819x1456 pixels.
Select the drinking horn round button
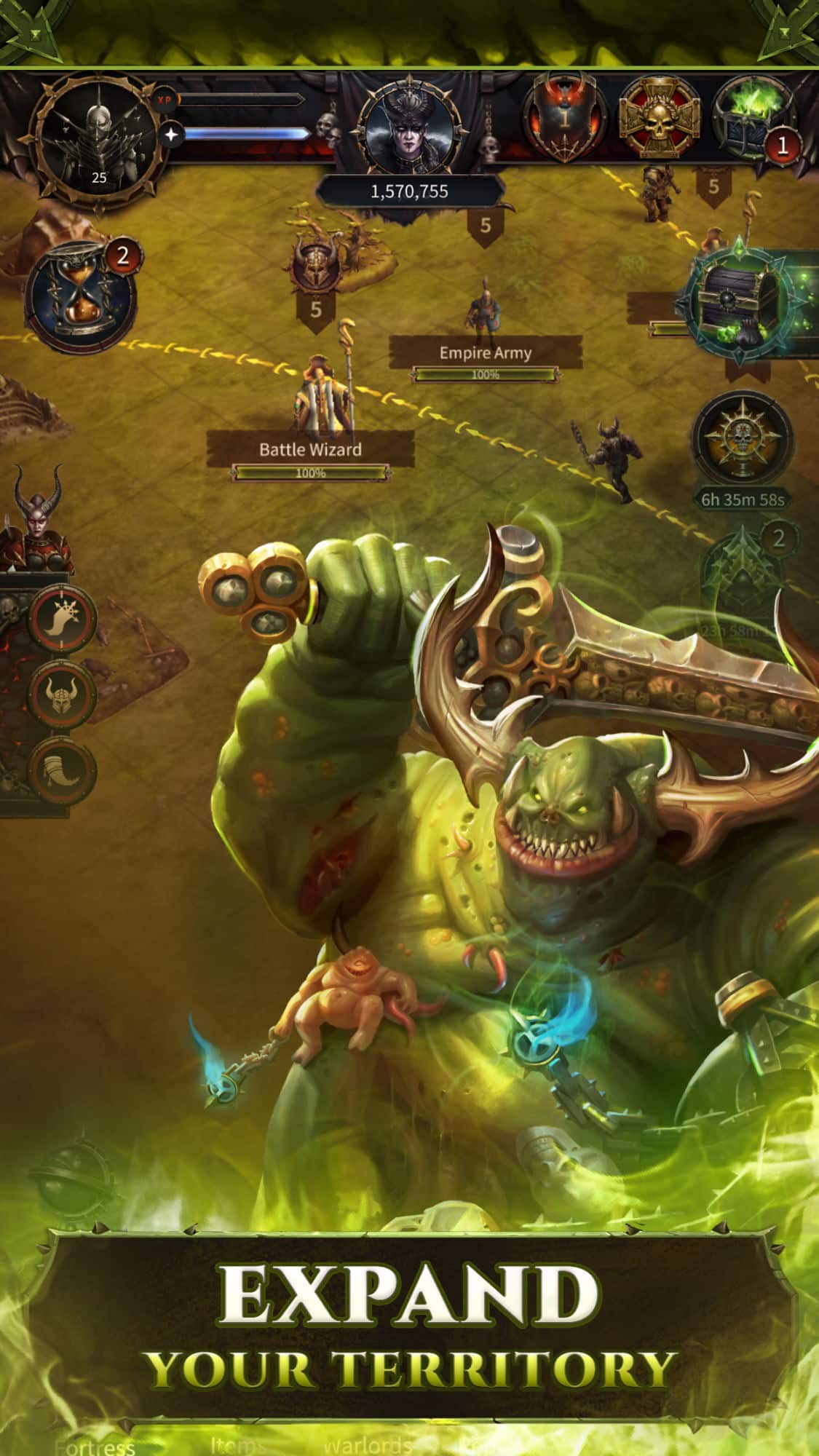pyautogui.click(x=63, y=770)
